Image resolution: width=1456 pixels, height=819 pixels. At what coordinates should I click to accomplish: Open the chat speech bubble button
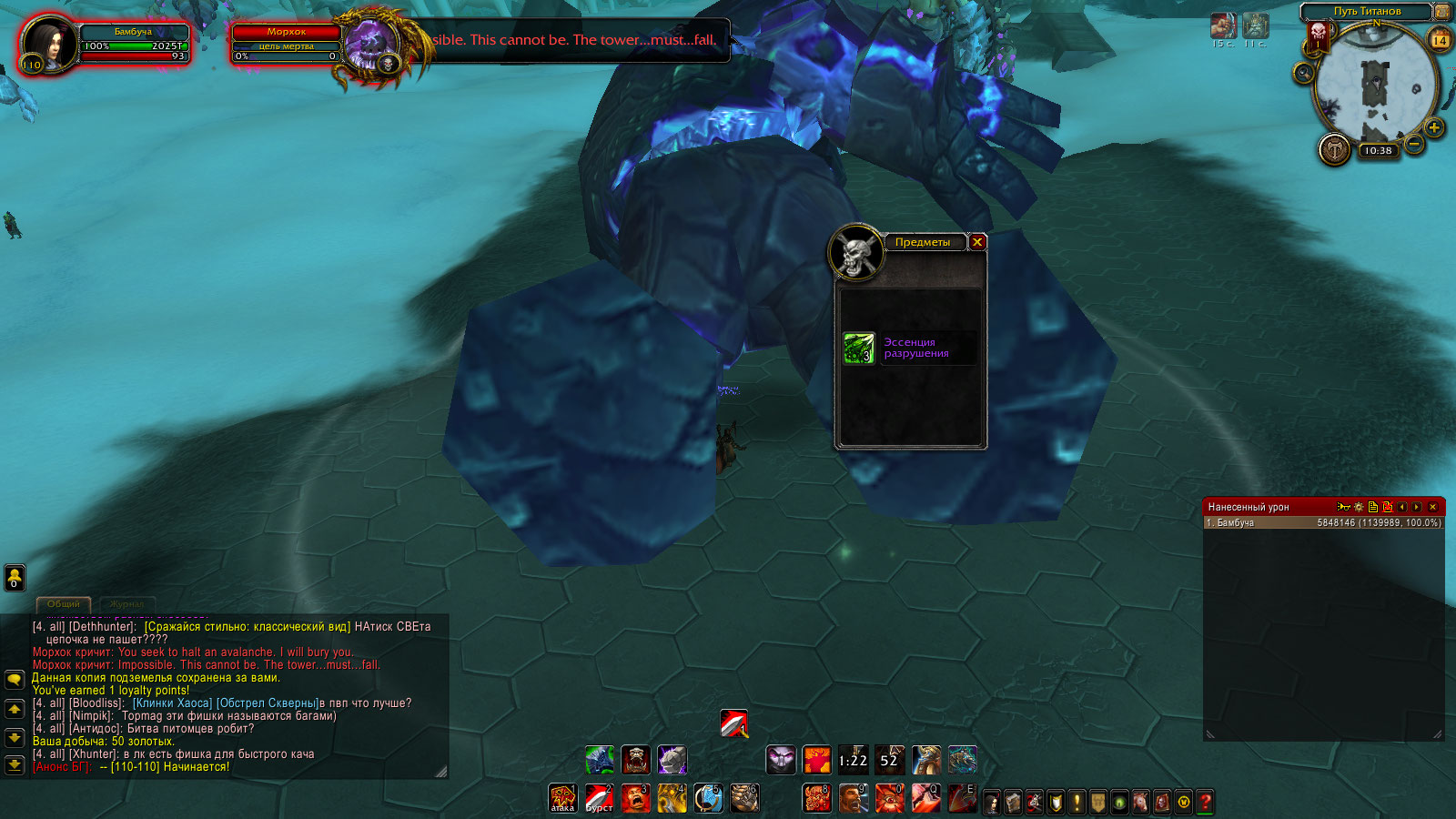tap(15, 680)
